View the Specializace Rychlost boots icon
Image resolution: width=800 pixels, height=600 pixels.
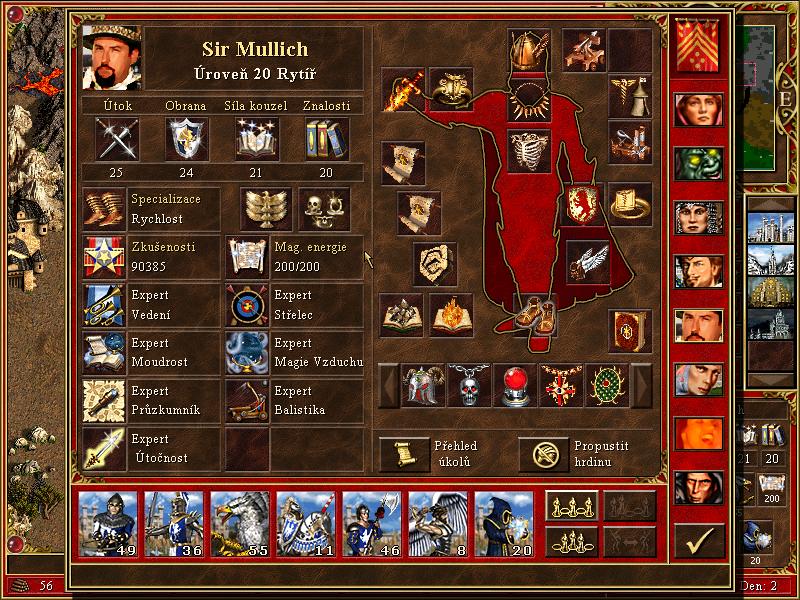[103, 208]
